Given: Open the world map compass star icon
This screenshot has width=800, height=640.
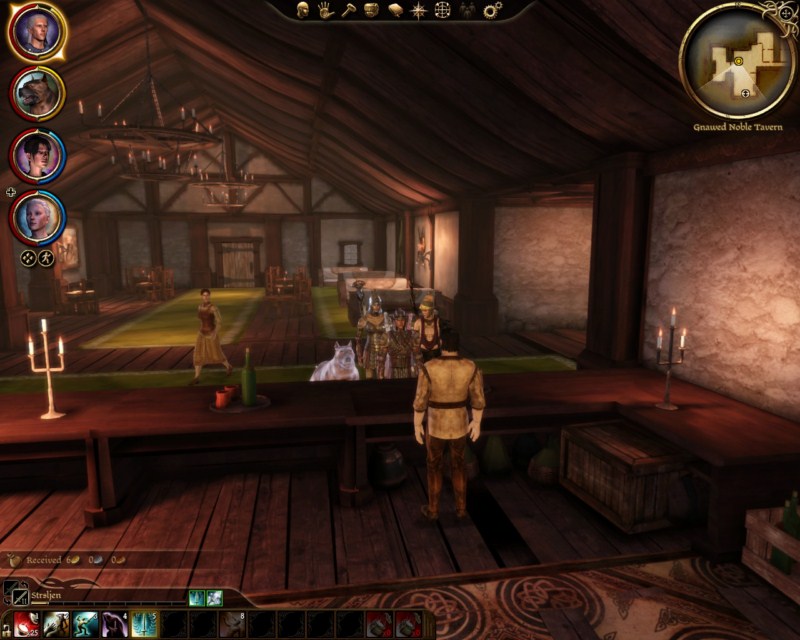Looking at the screenshot, I should (419, 10).
